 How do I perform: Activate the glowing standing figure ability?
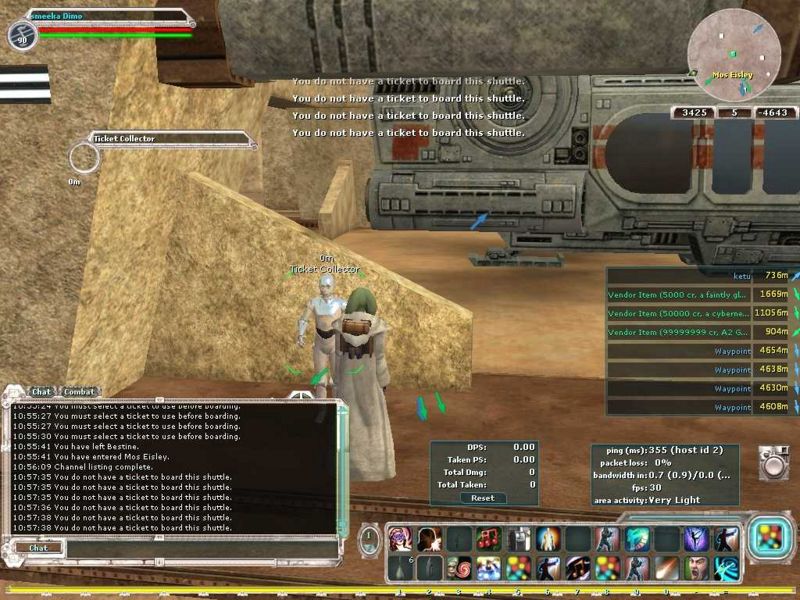click(548, 540)
